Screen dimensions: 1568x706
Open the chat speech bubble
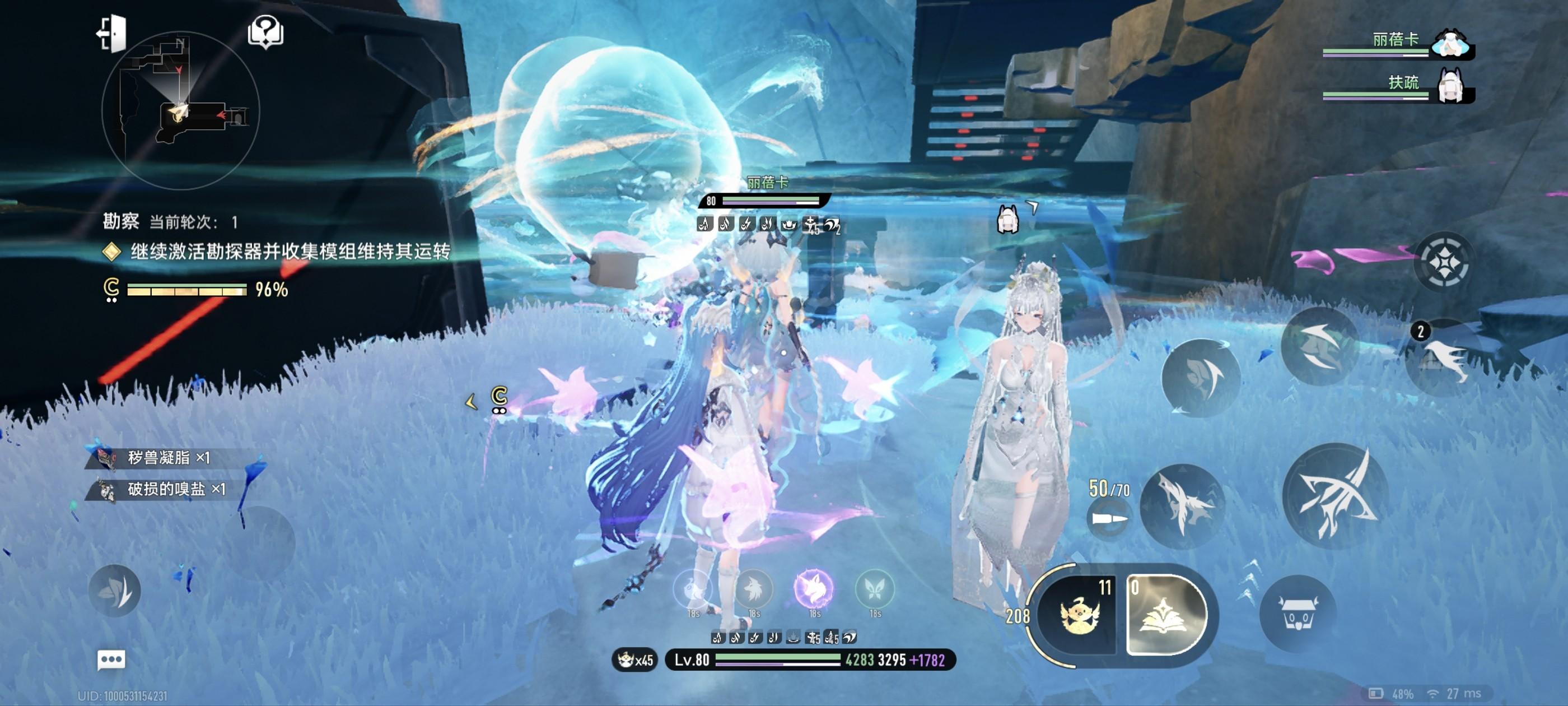[111, 659]
